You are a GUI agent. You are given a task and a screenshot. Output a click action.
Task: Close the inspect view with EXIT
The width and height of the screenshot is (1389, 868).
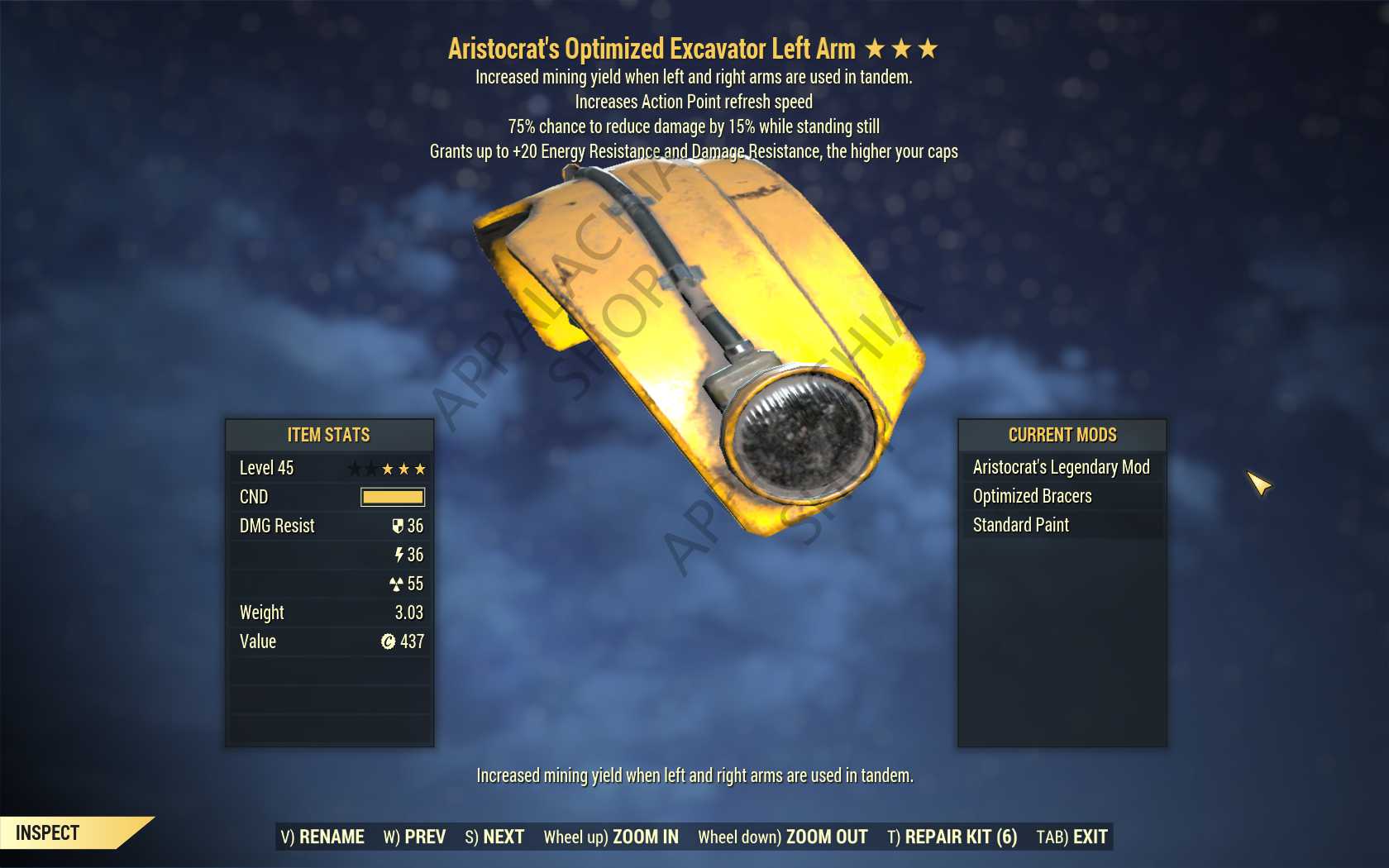(1072, 837)
